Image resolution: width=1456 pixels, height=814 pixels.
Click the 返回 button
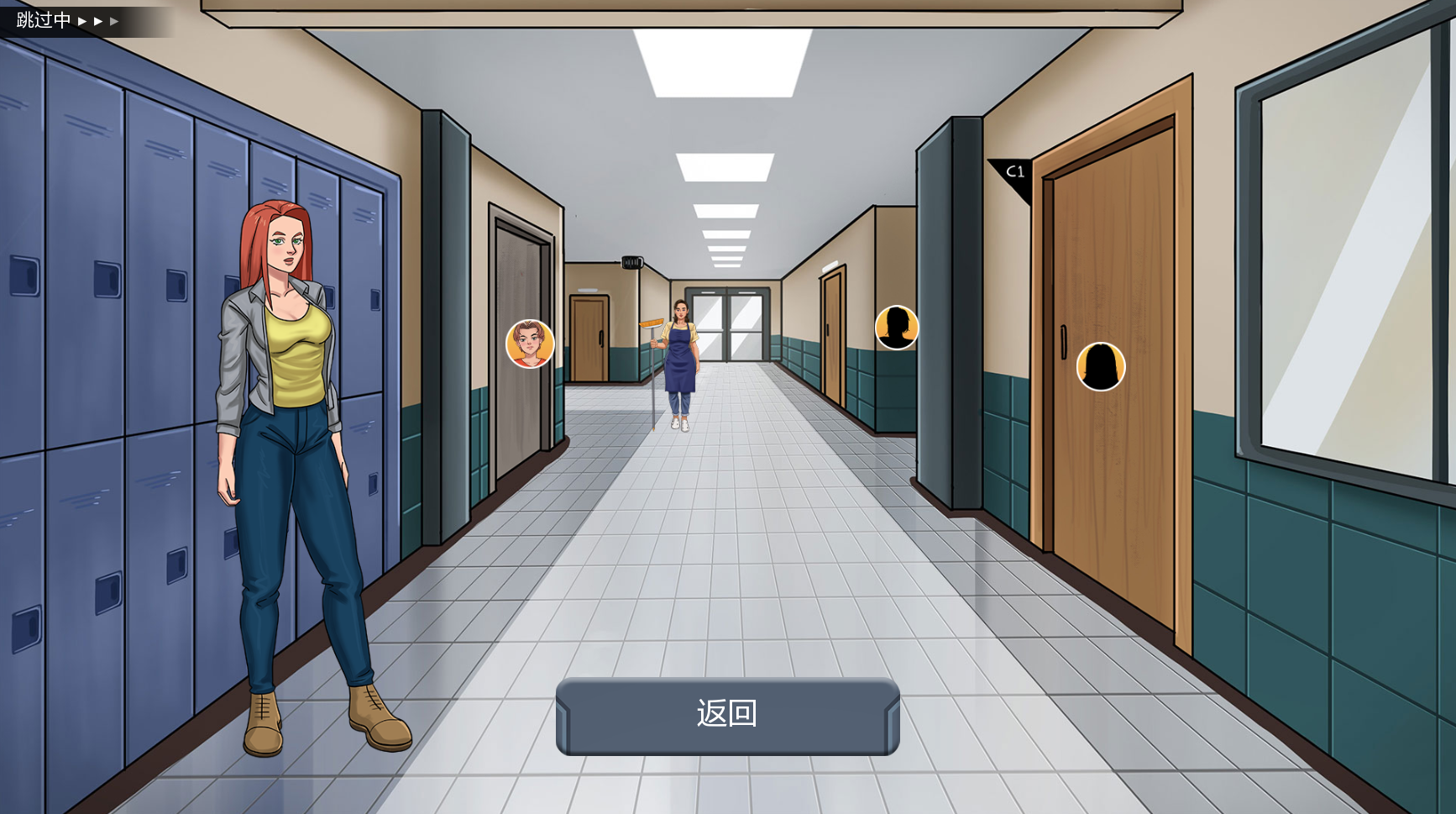click(727, 715)
